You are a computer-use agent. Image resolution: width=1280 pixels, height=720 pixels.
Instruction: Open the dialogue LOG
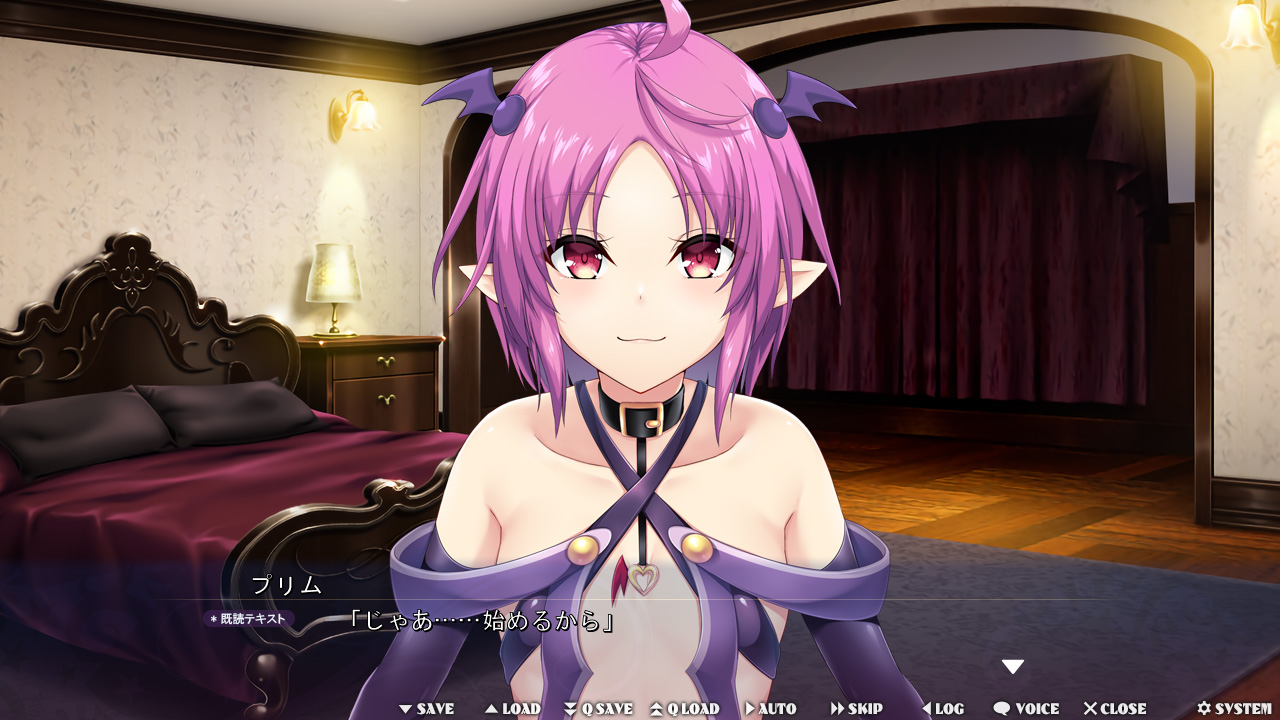(x=942, y=709)
